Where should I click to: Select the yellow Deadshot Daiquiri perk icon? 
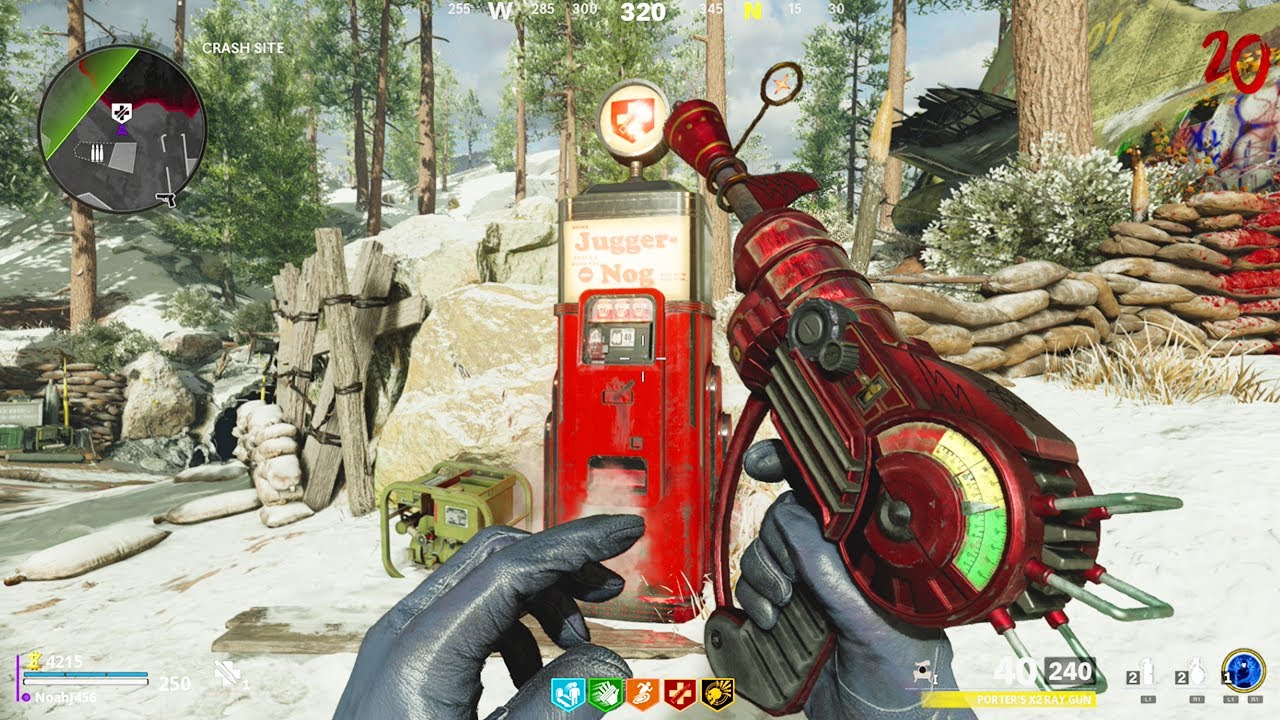[717, 693]
